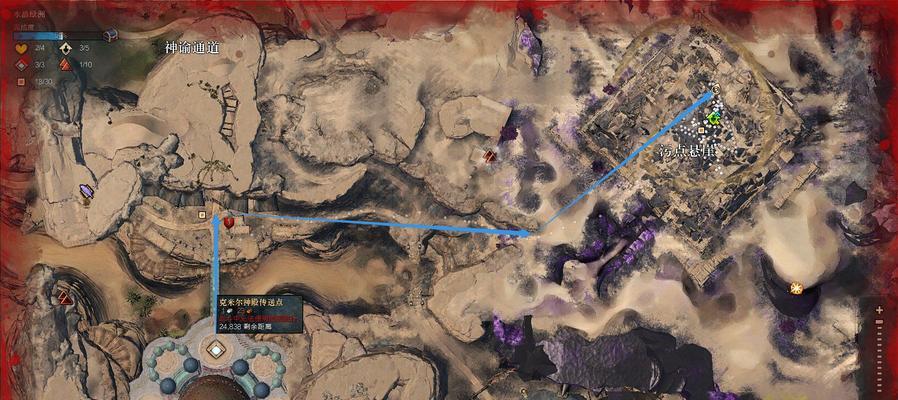Click the purple crystal map marker
The height and width of the screenshot is (400, 898).
86,192
